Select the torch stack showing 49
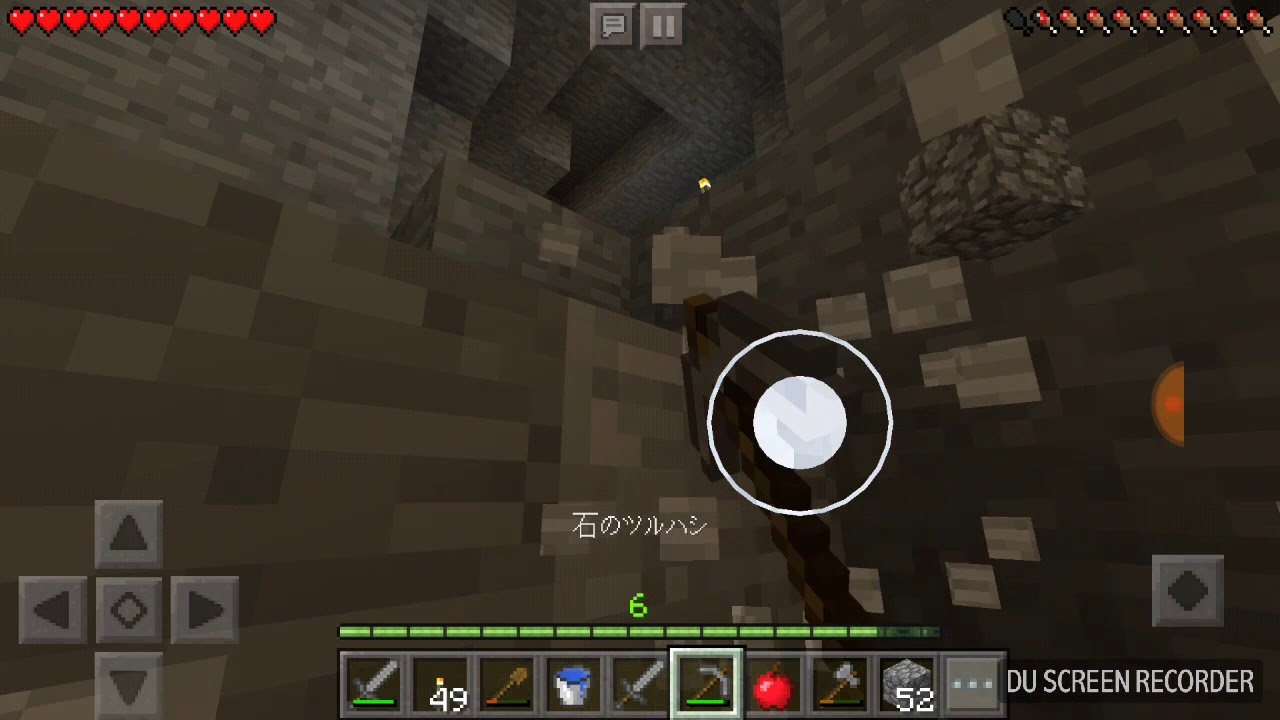 coord(442,683)
